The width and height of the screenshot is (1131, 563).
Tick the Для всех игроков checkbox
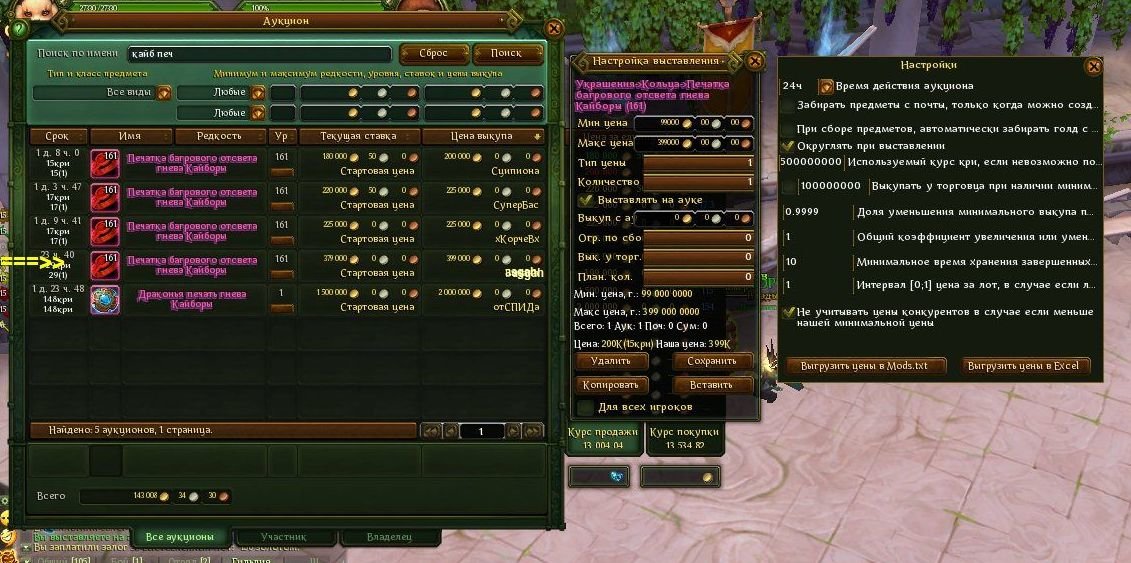coord(585,407)
